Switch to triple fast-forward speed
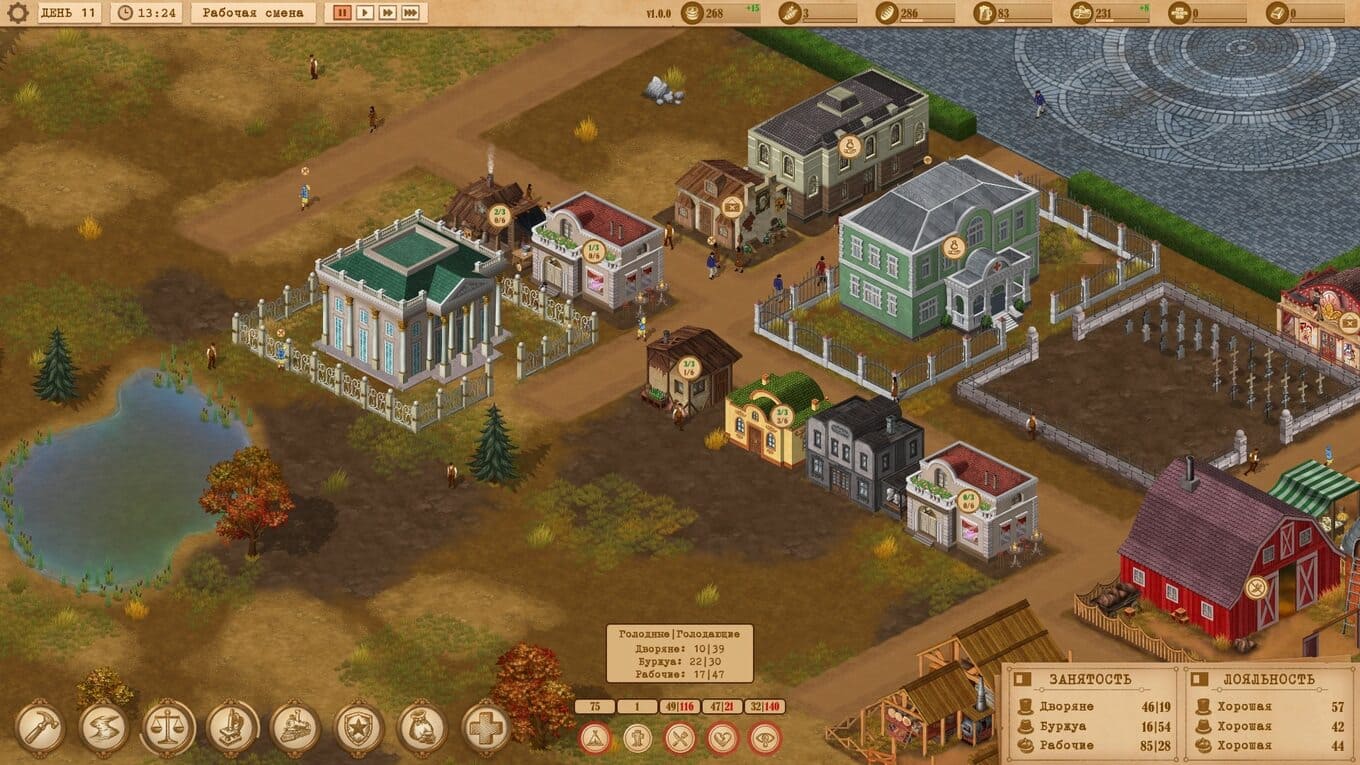The height and width of the screenshot is (765, 1360). pyautogui.click(x=412, y=13)
